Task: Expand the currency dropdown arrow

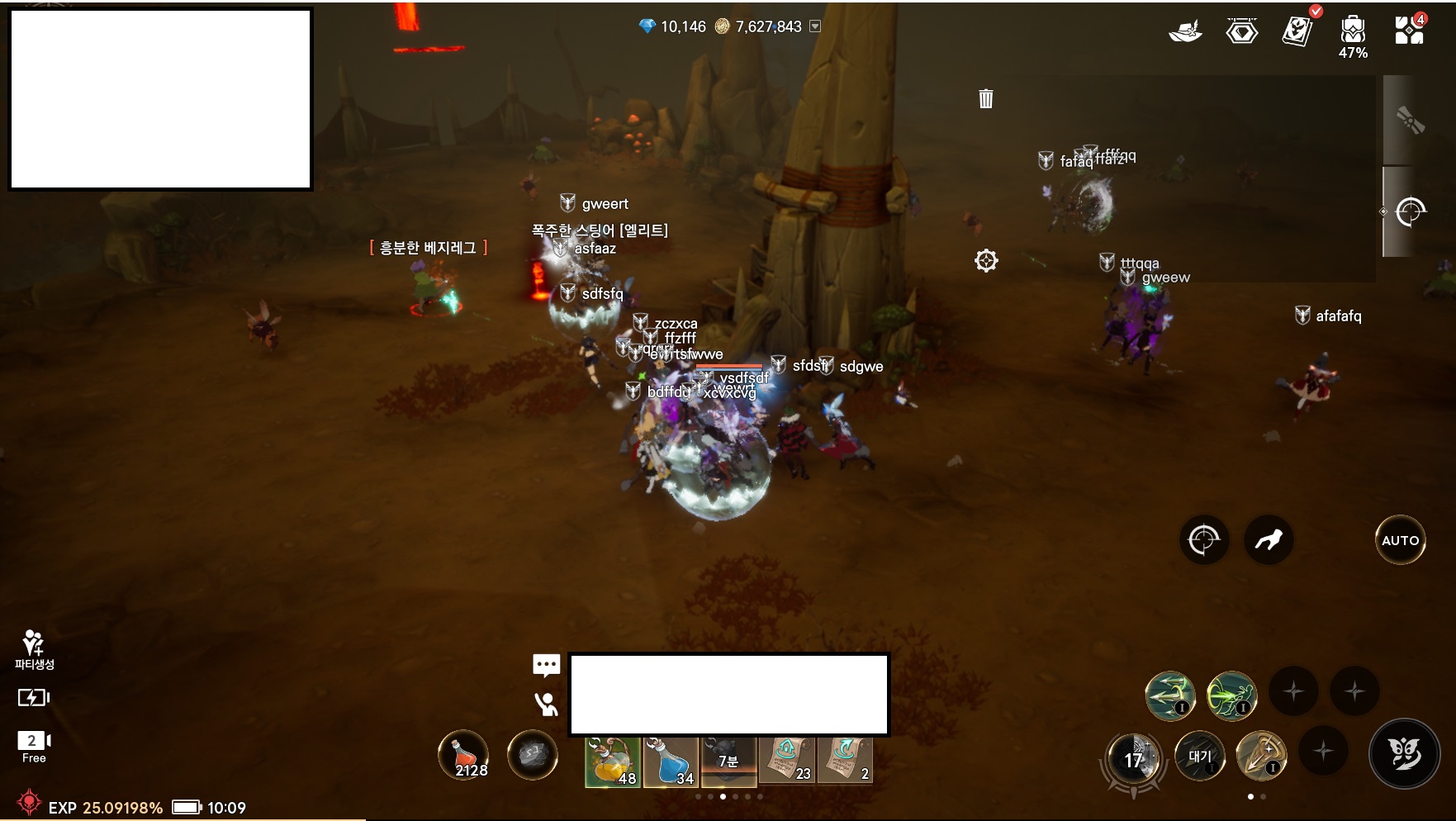Action: (x=815, y=26)
